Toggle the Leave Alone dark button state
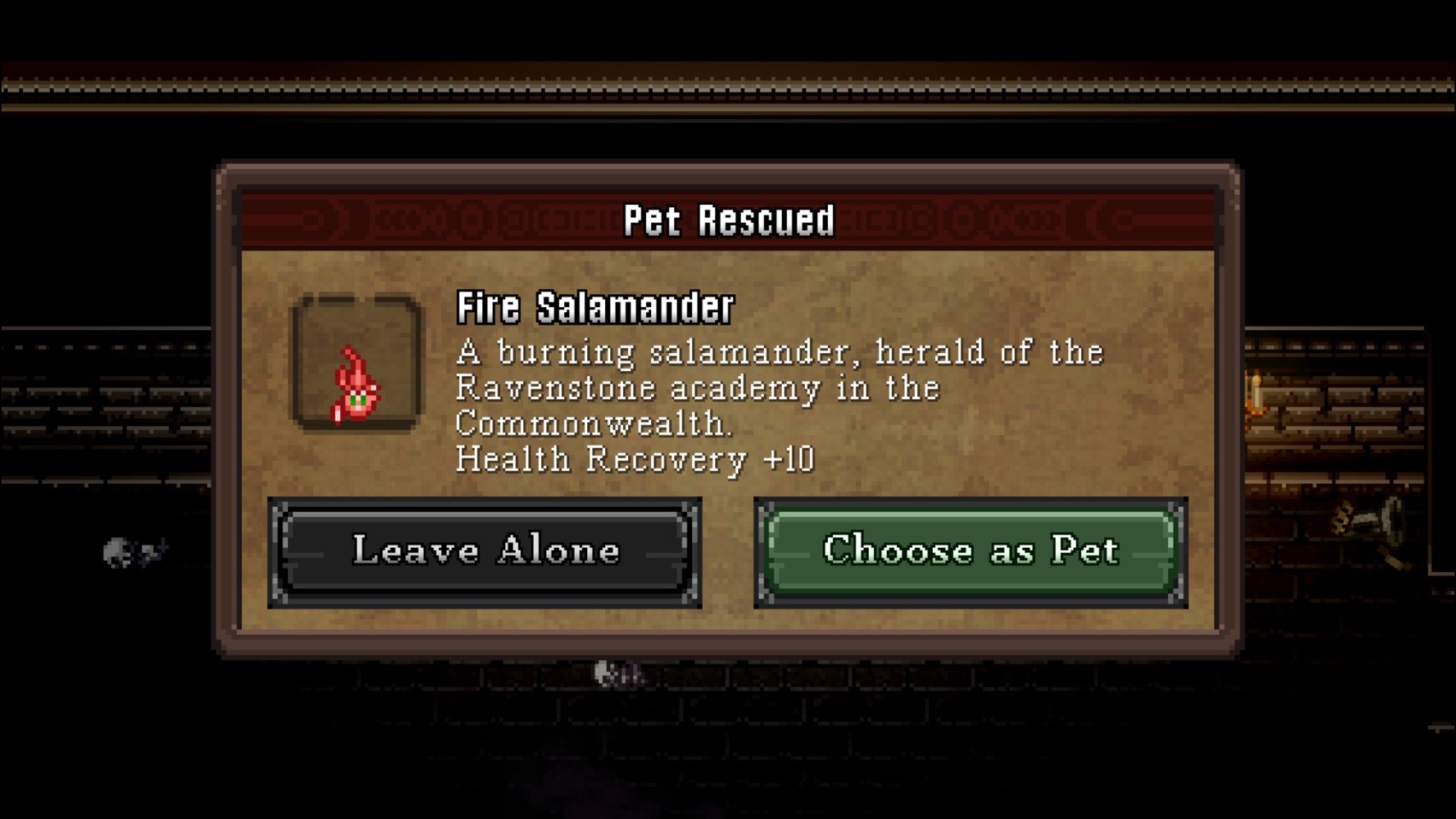Screen dimensions: 1456x819 point(487,551)
